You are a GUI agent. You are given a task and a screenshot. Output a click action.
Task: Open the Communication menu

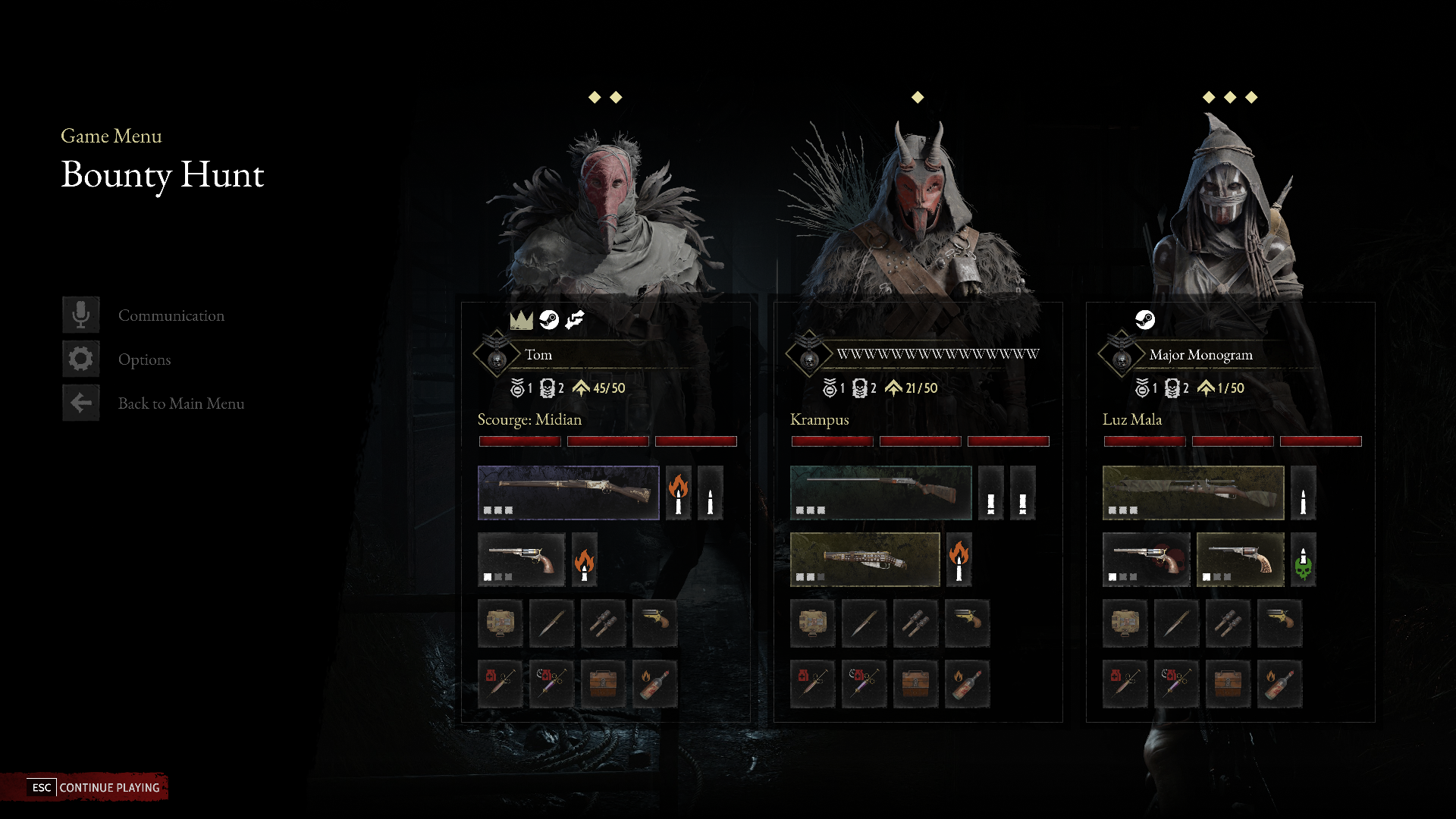[x=171, y=315]
